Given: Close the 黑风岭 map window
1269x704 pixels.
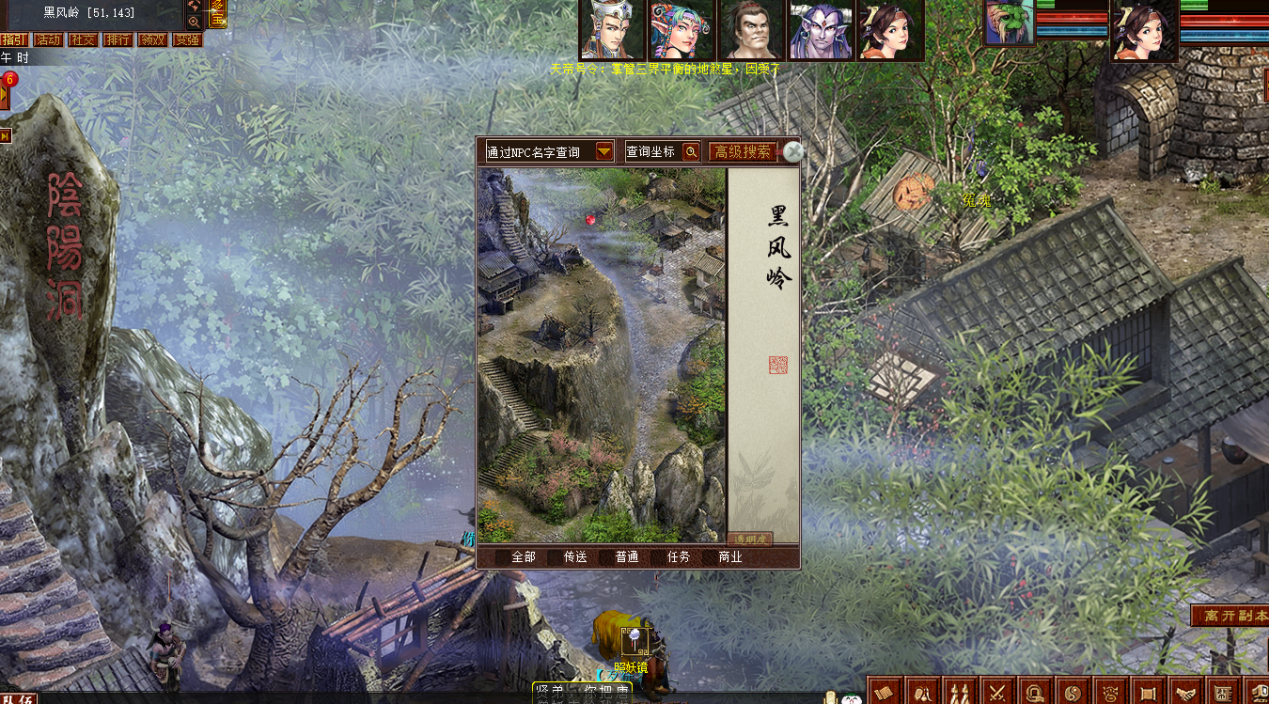Looking at the screenshot, I should (x=793, y=152).
